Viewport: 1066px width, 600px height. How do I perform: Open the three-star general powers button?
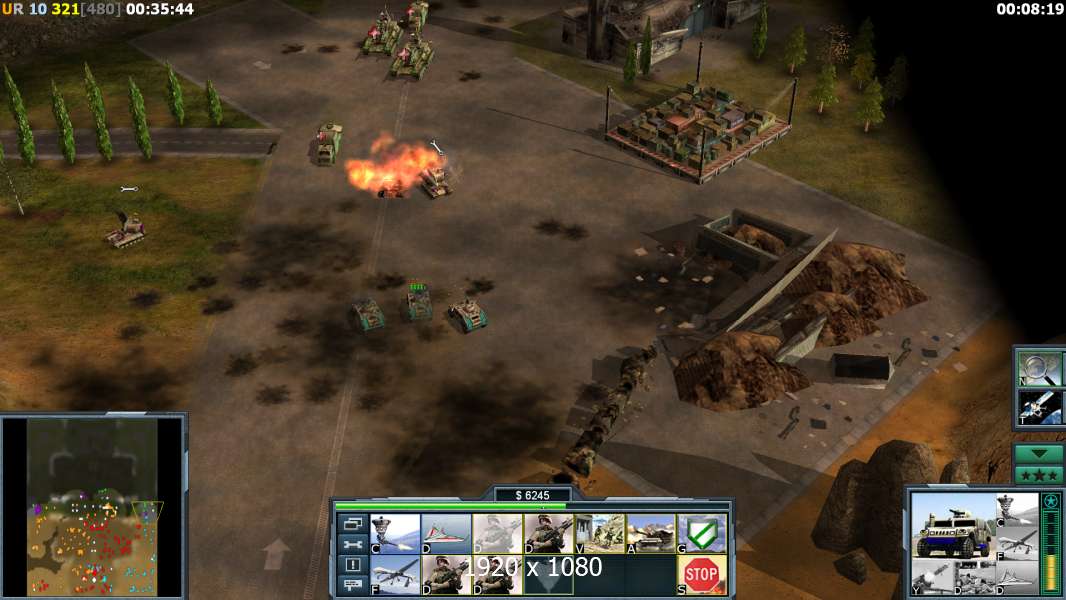pos(1039,474)
